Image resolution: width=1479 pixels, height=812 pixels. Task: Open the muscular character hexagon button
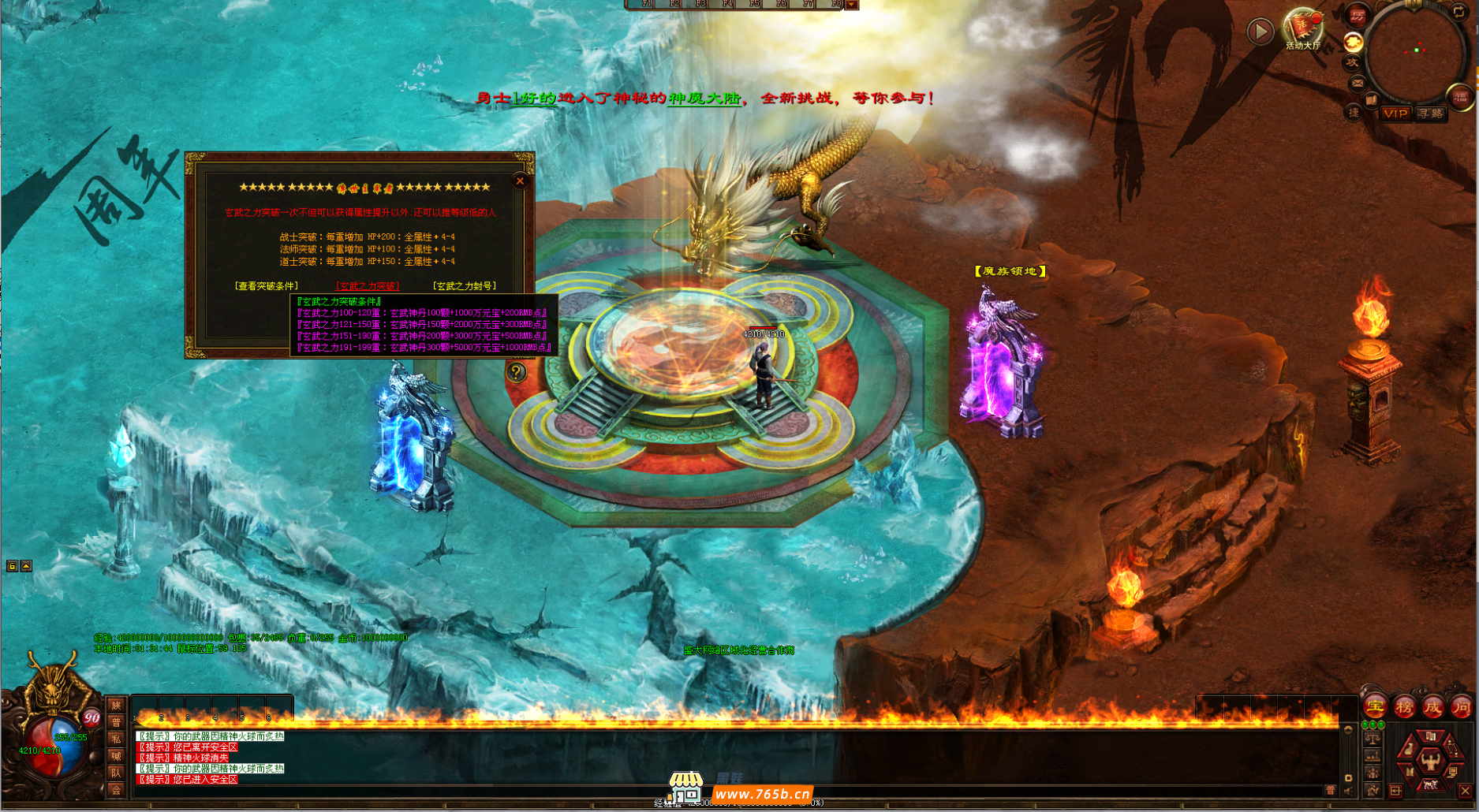click(1430, 760)
